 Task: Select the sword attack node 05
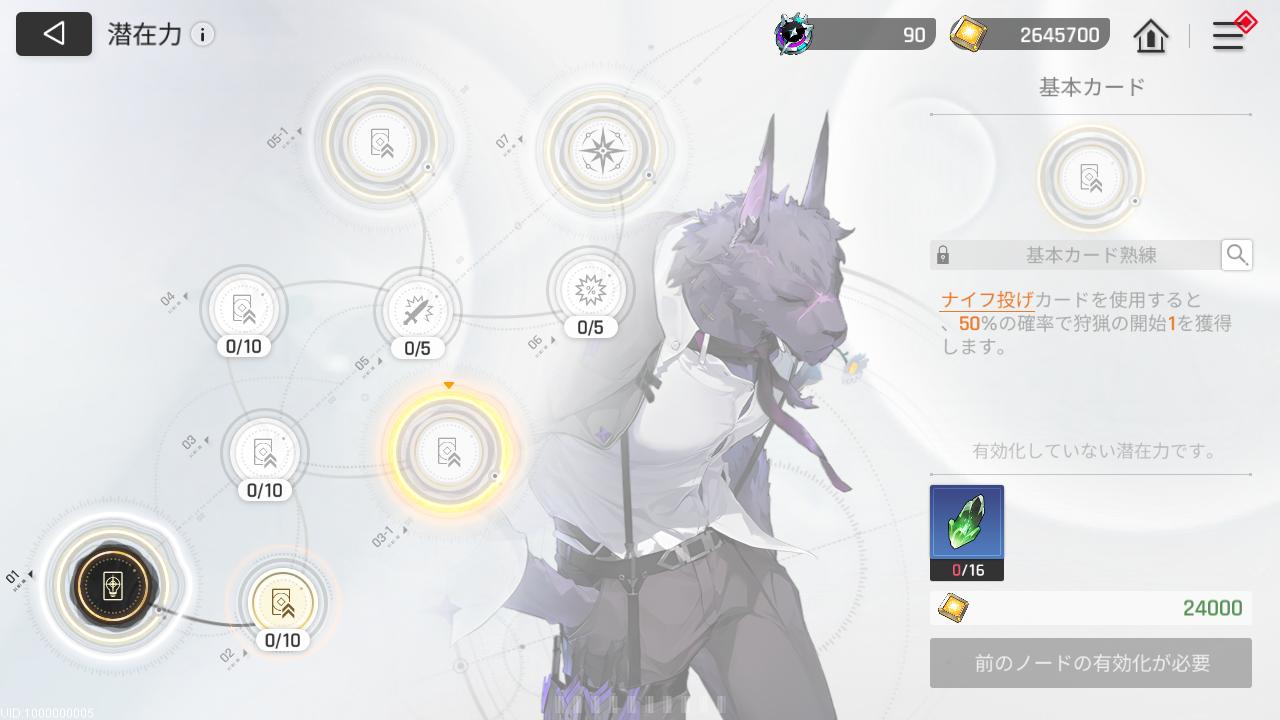click(x=417, y=310)
